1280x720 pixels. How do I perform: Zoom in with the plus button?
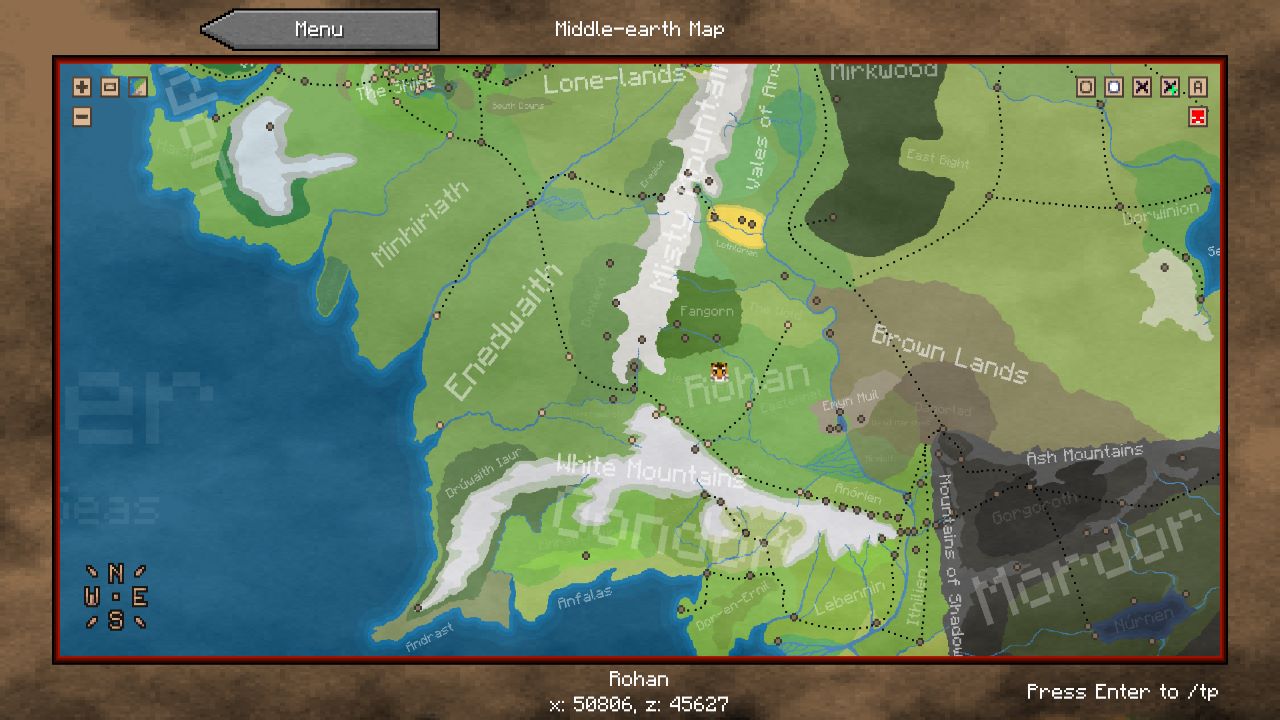click(82, 87)
